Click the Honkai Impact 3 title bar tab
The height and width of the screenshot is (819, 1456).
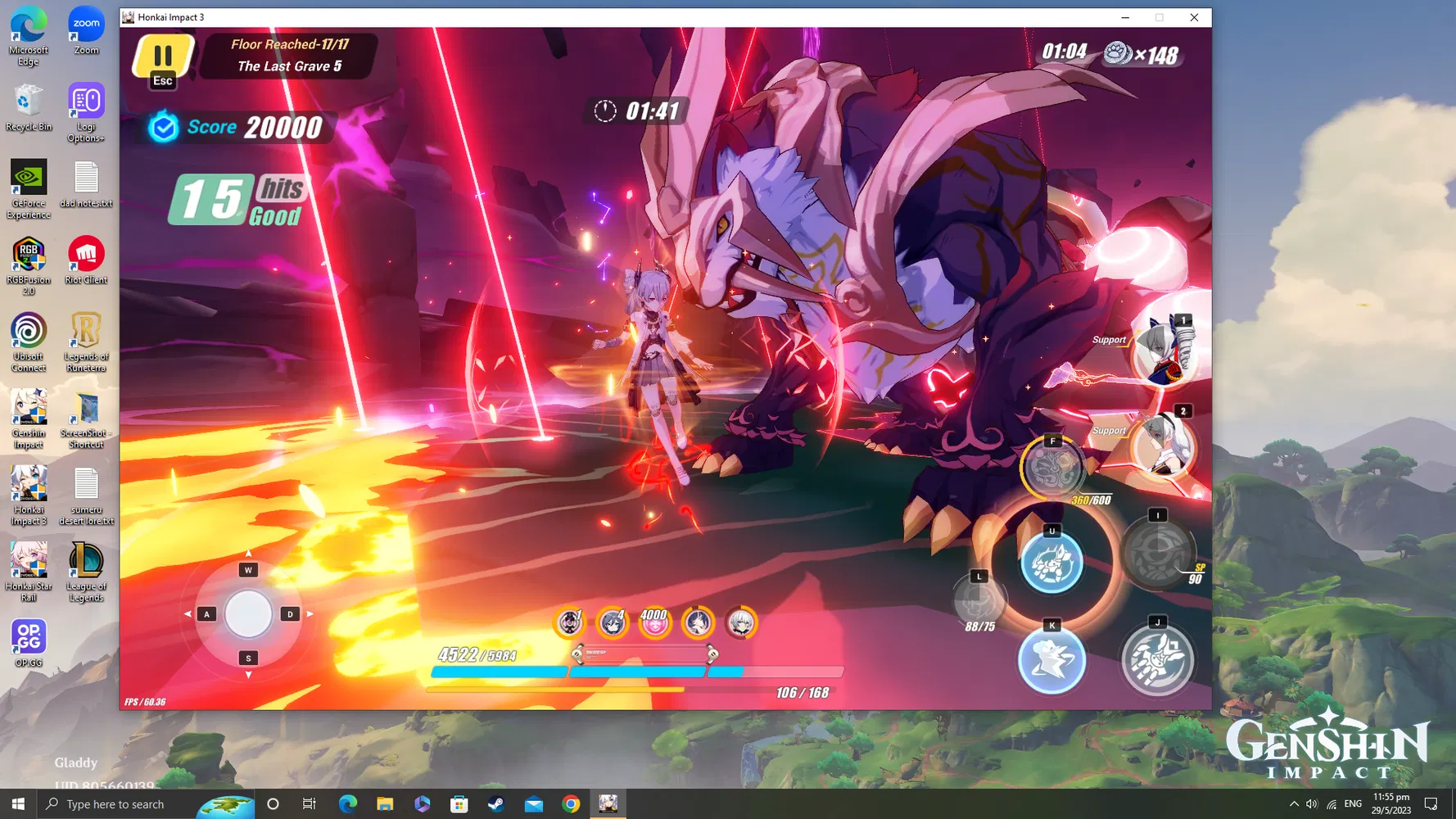pos(170,16)
